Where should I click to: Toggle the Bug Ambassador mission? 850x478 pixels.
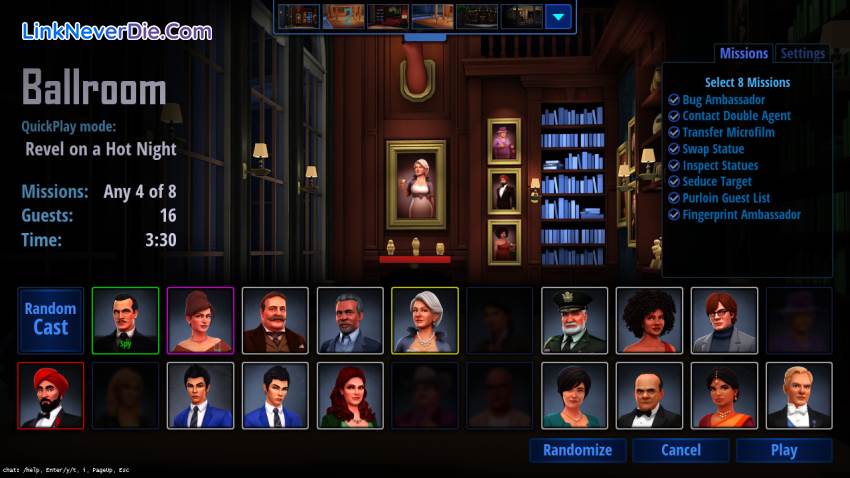pyautogui.click(x=674, y=100)
